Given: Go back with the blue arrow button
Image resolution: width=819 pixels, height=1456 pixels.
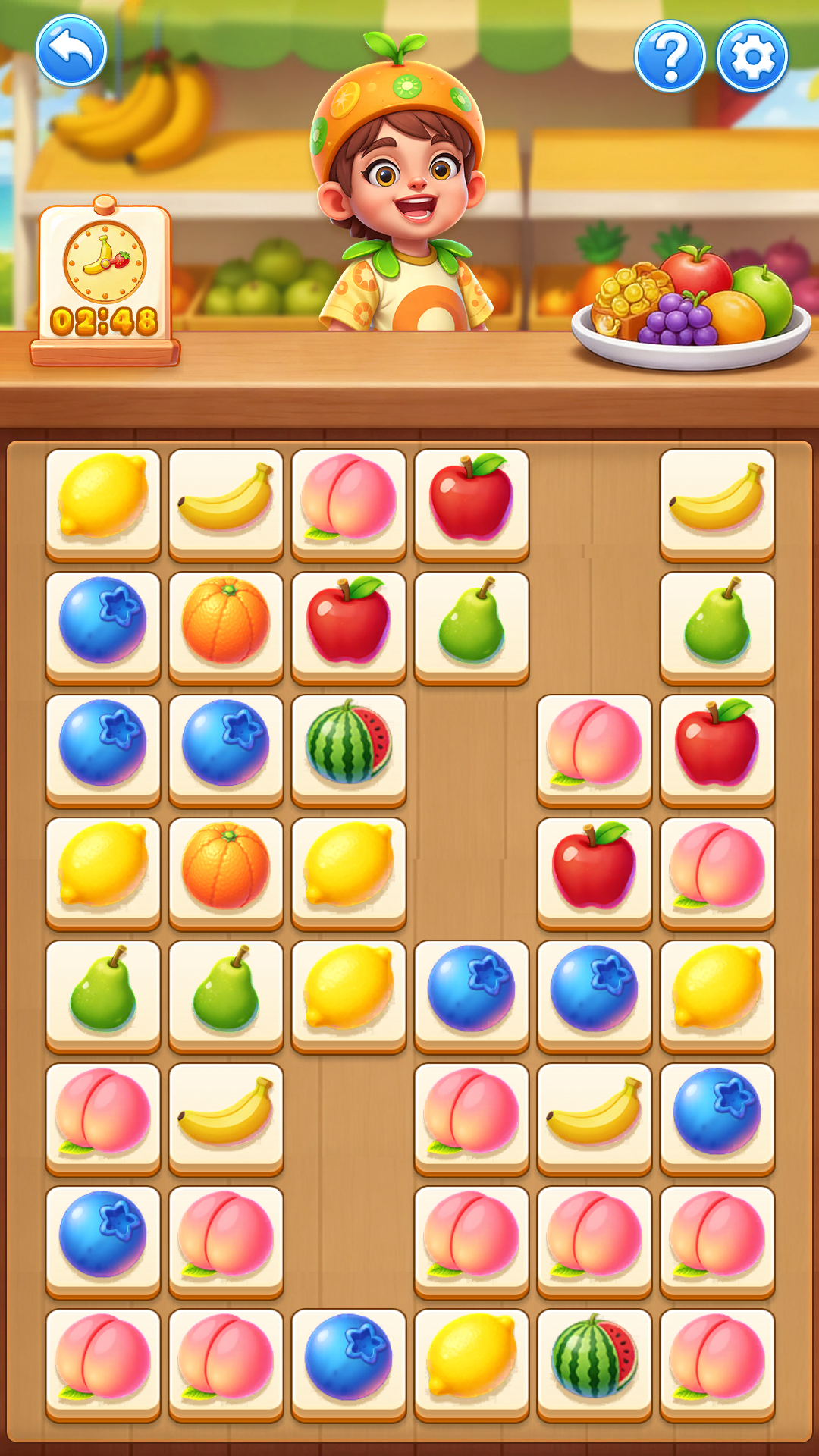Looking at the screenshot, I should point(71,52).
